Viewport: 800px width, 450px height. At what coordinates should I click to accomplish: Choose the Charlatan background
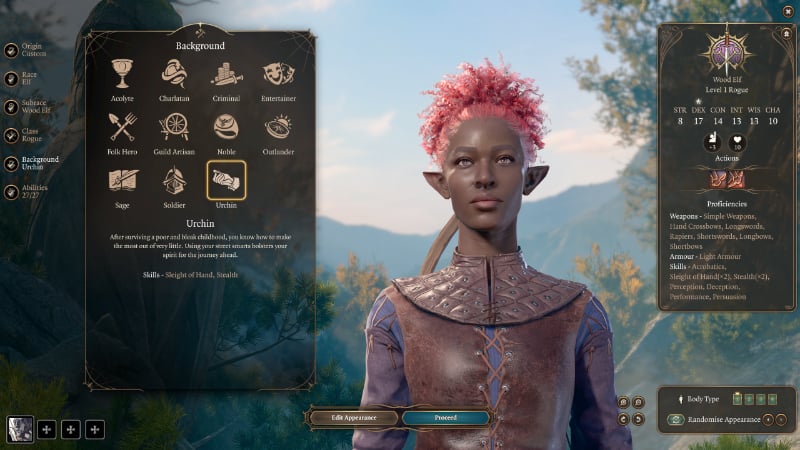click(x=174, y=75)
